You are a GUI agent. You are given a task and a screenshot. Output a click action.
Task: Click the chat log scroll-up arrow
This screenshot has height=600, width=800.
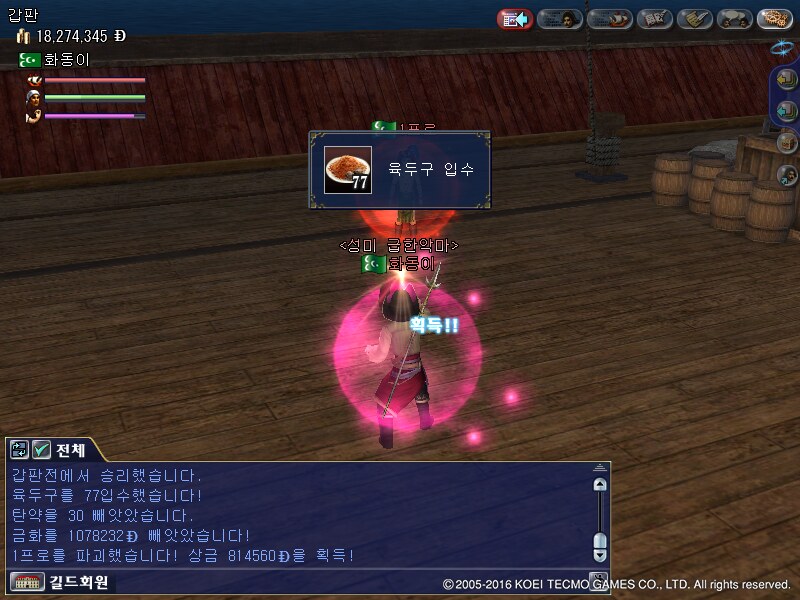(x=600, y=485)
